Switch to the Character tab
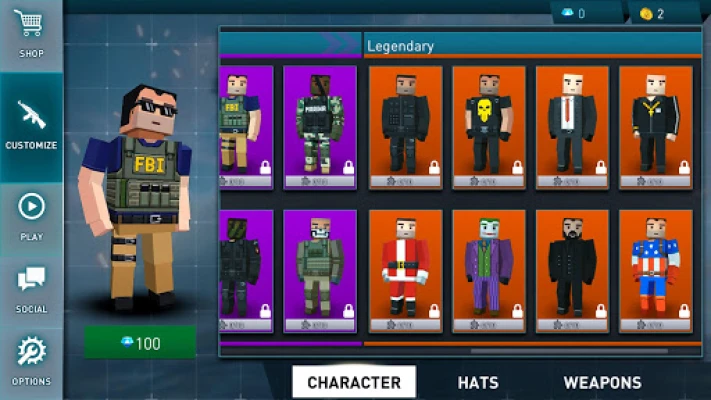711x400 pixels. click(354, 382)
